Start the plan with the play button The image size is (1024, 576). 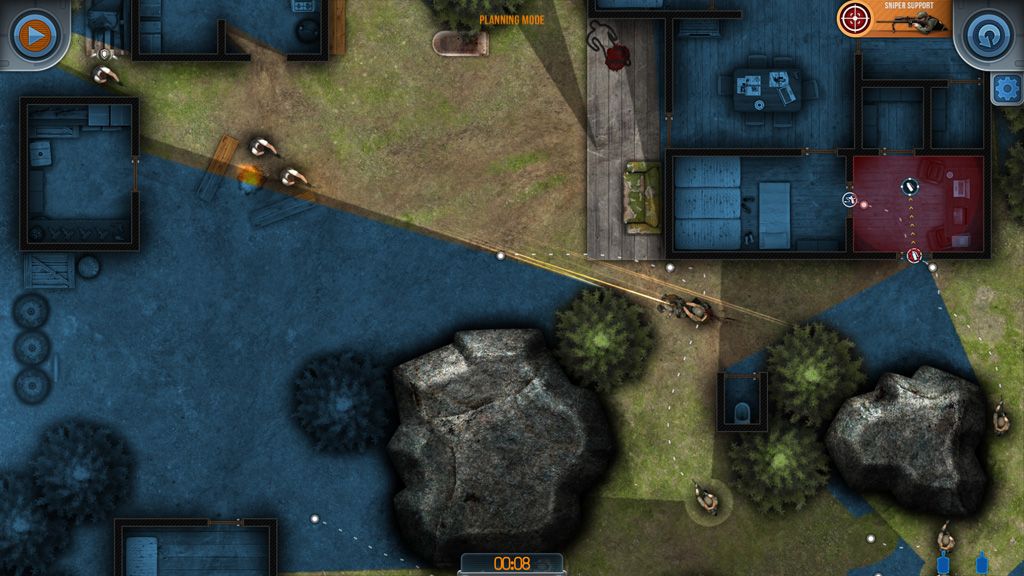(x=33, y=35)
